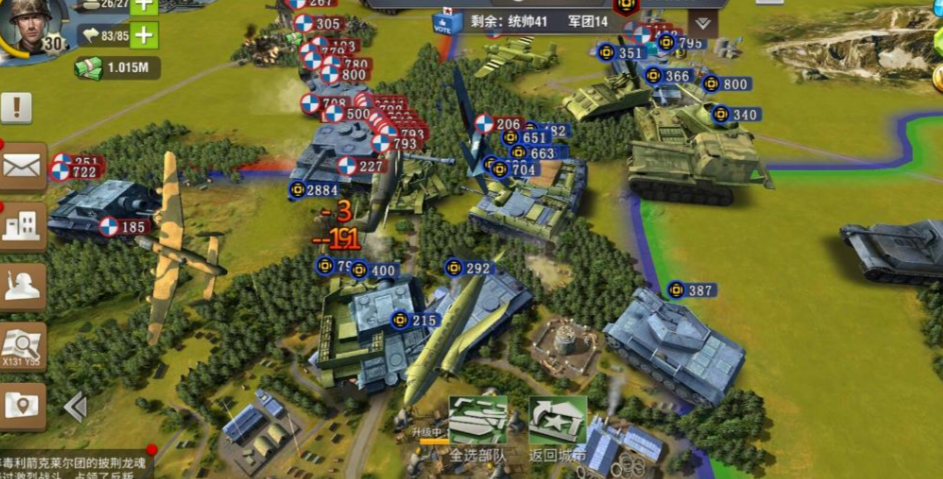Open the exclamation mark alert
943x479 pixels.
17,107
